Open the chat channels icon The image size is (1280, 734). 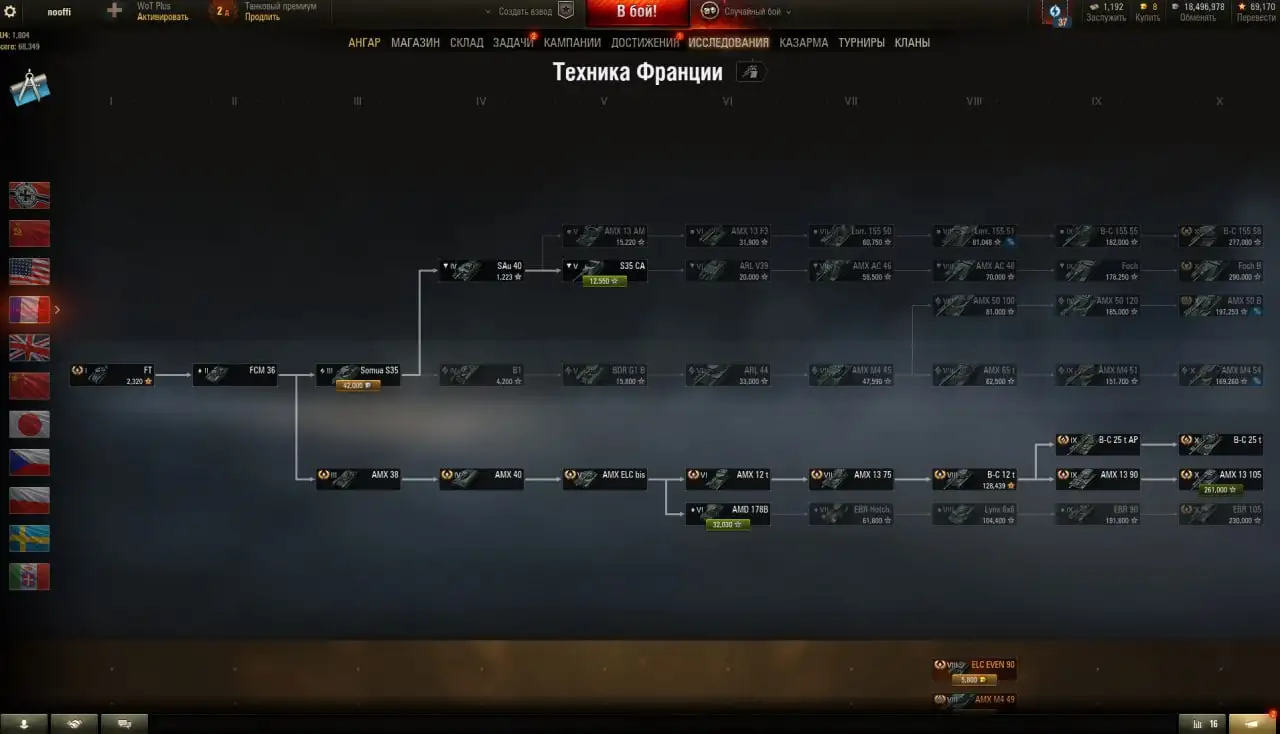click(124, 722)
